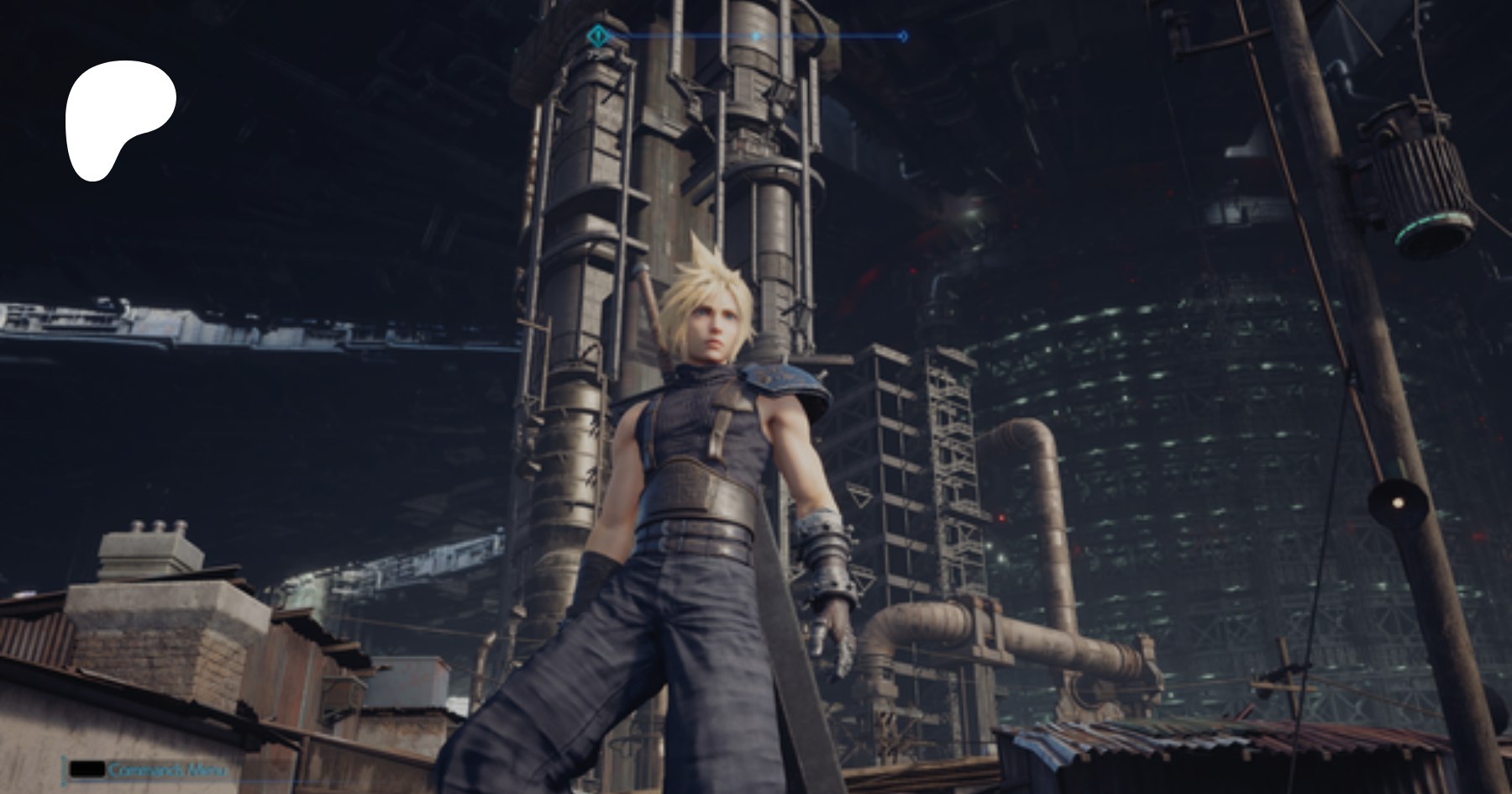The width and height of the screenshot is (1512, 794).
Task: Click the quest objective marker on the compass
Action: pyautogui.click(x=597, y=36)
